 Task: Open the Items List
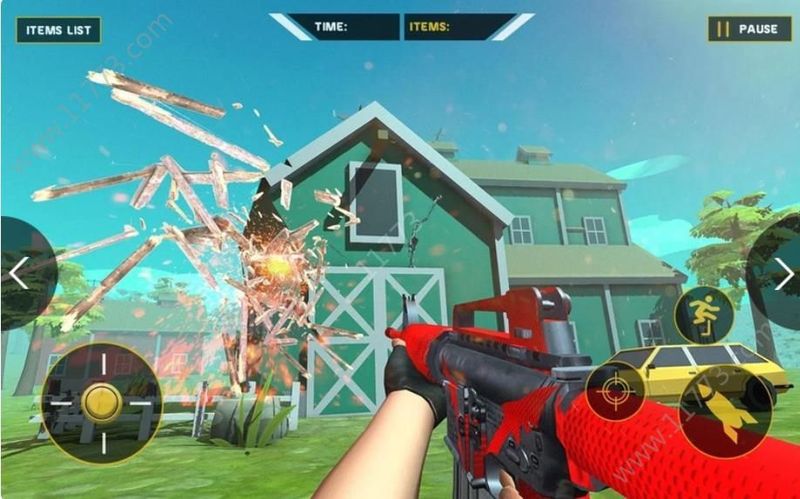58,29
